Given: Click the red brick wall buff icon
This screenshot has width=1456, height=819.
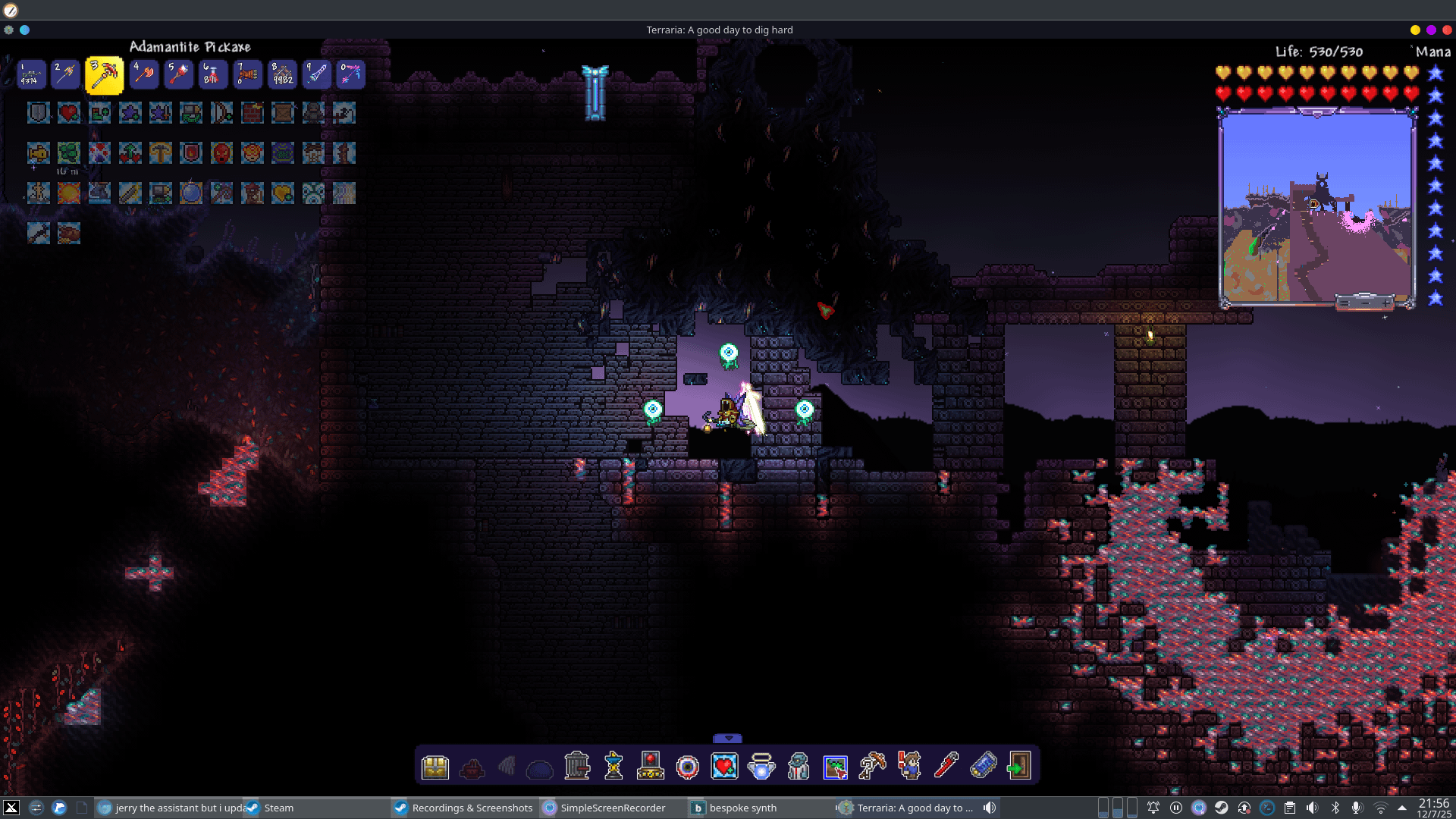Looking at the screenshot, I should coord(253,113).
